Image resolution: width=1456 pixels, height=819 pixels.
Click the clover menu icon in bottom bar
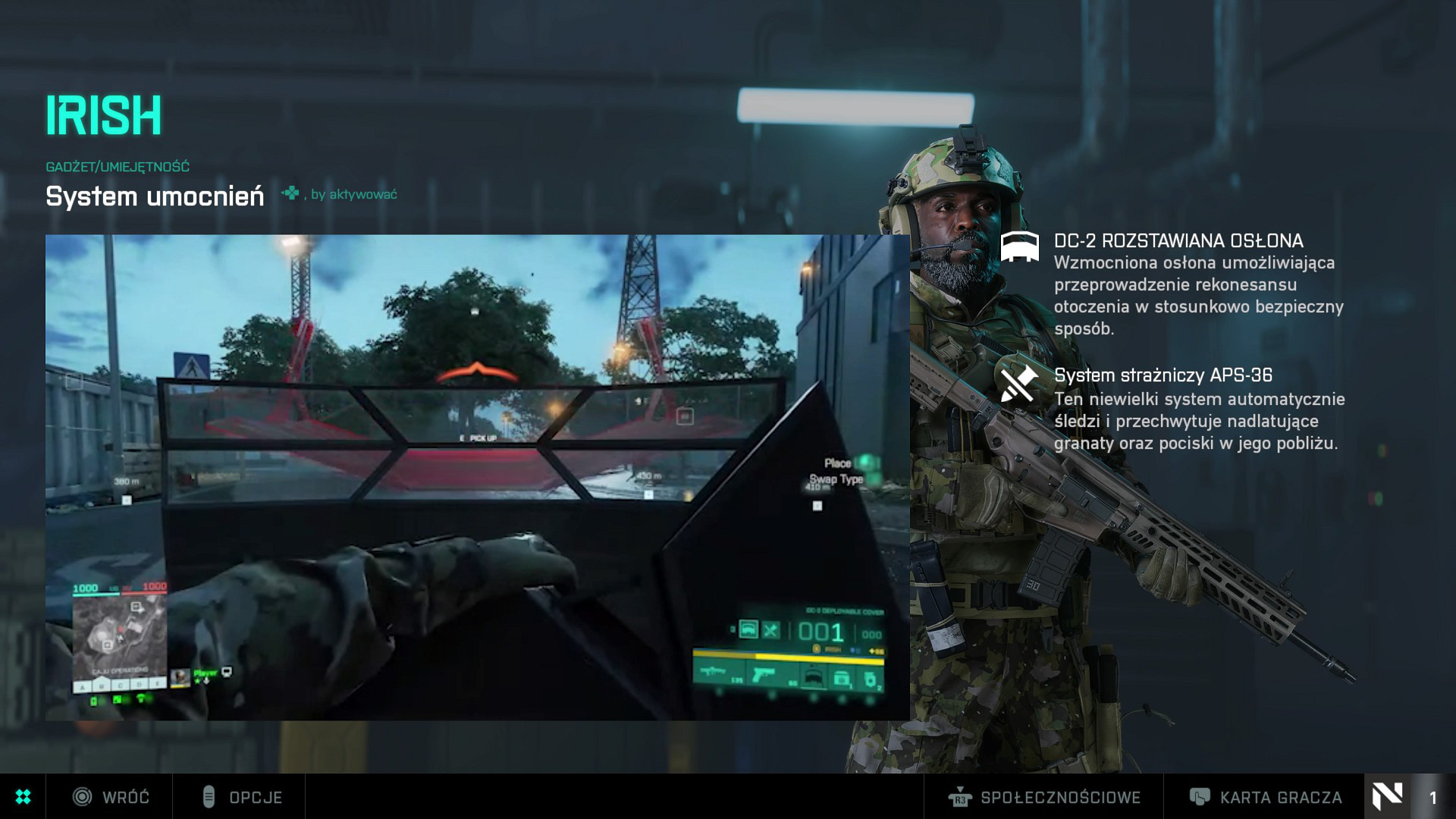[x=23, y=796]
